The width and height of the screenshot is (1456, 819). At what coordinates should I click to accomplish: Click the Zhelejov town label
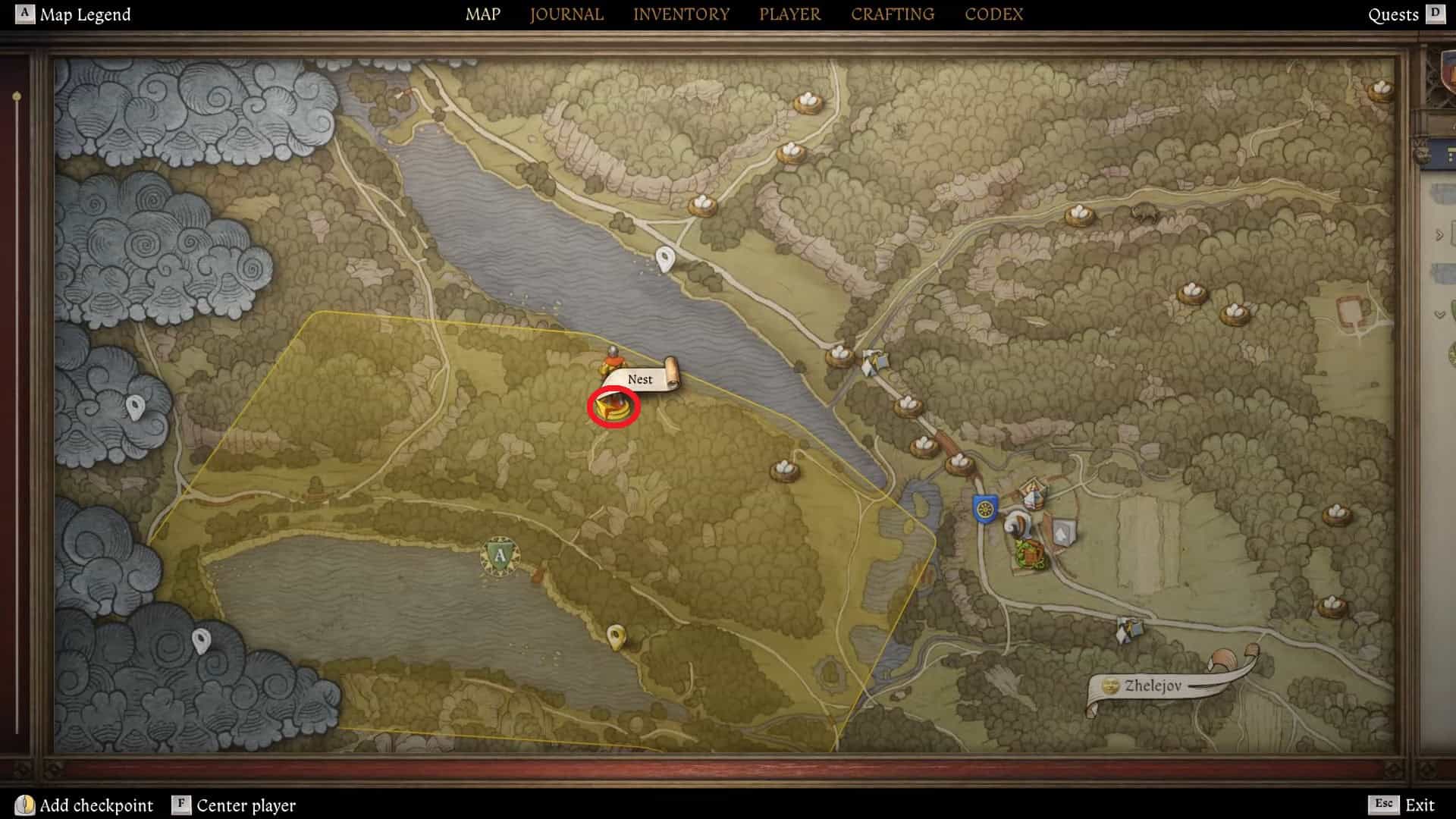(x=1152, y=686)
